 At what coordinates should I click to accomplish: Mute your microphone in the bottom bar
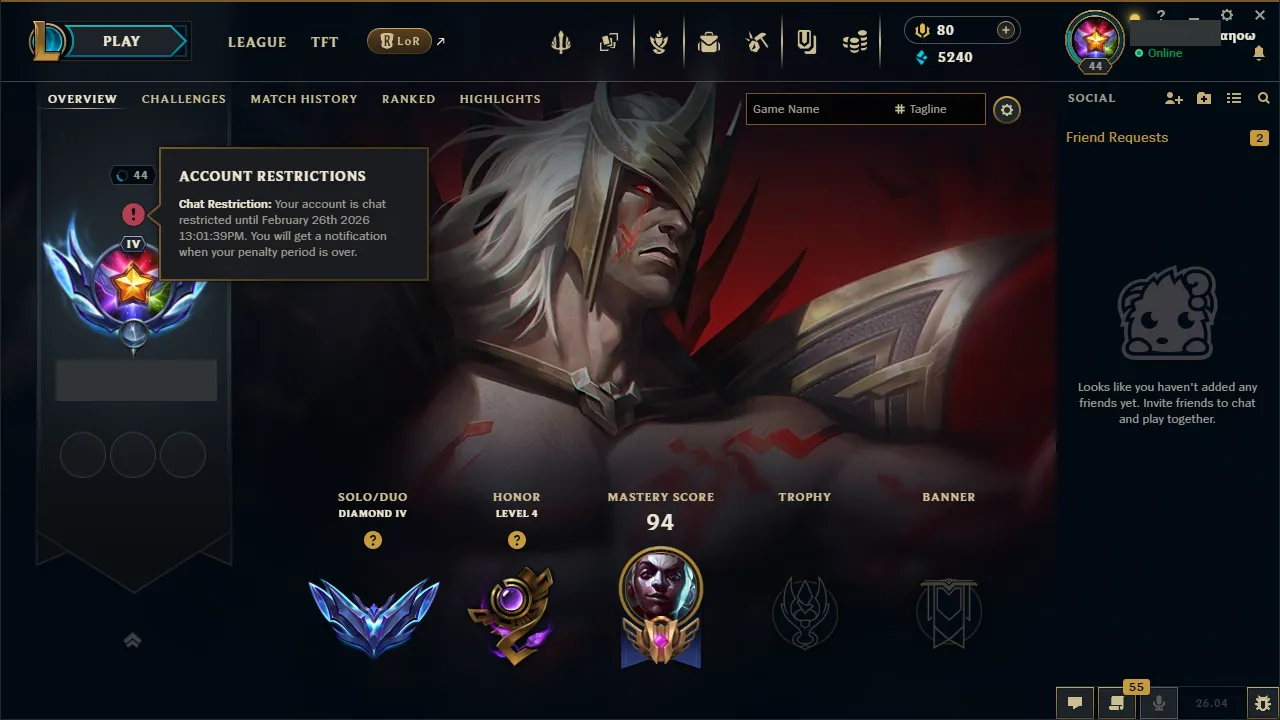(x=1158, y=702)
